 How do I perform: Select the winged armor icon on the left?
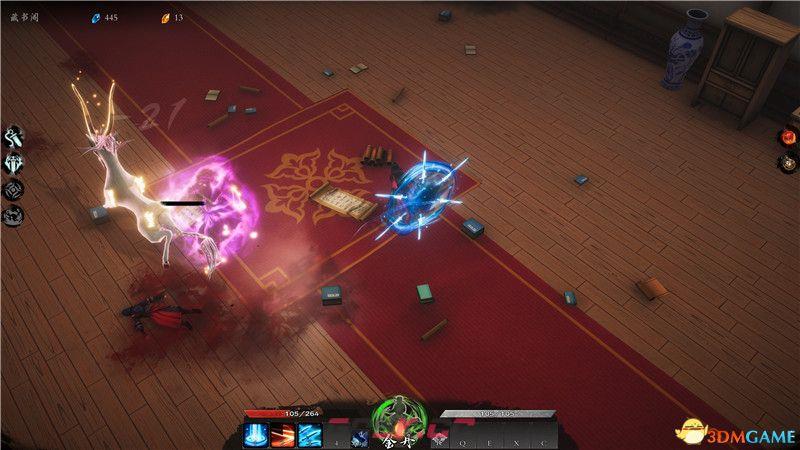point(15,164)
